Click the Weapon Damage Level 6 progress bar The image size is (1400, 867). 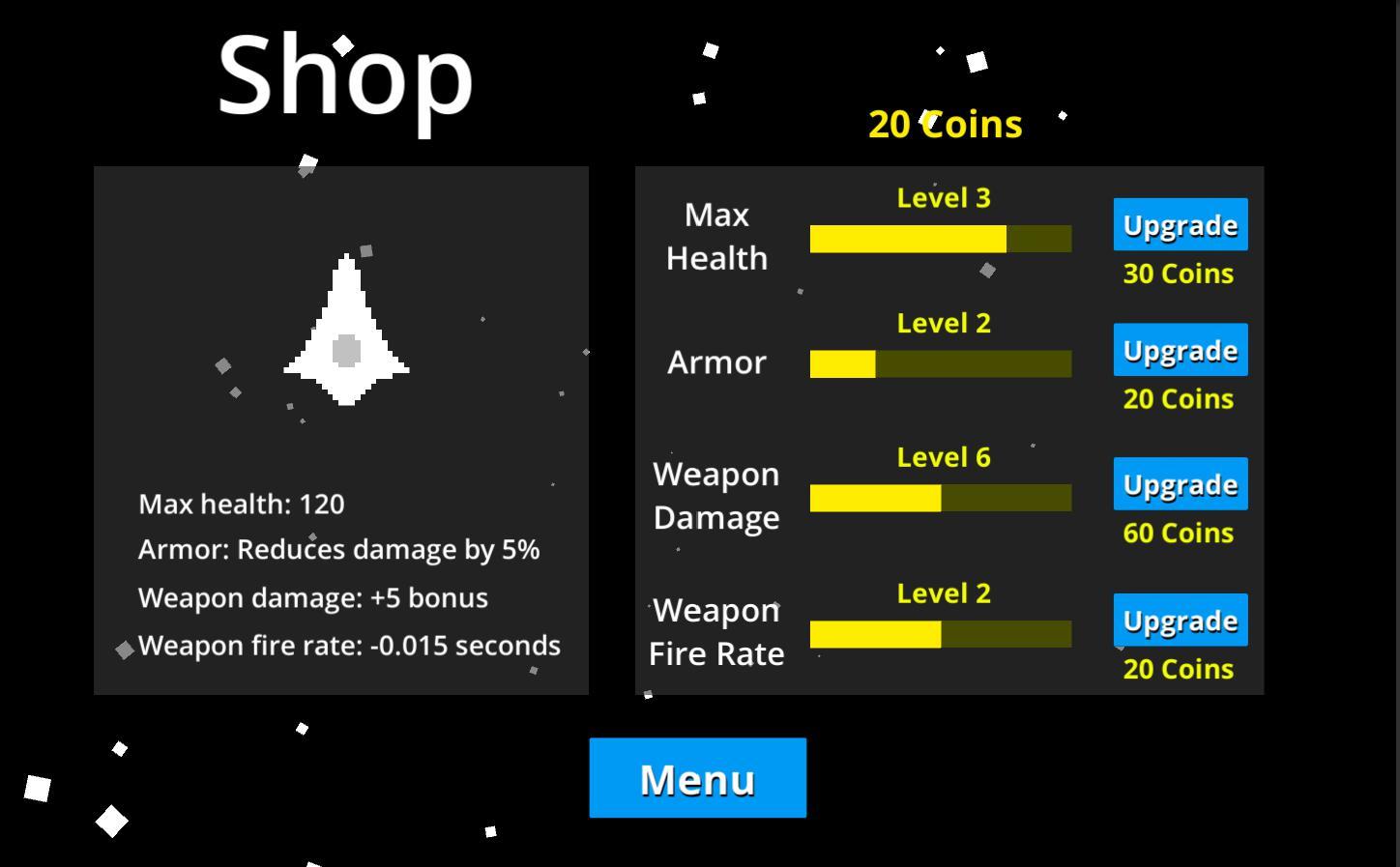click(941, 498)
